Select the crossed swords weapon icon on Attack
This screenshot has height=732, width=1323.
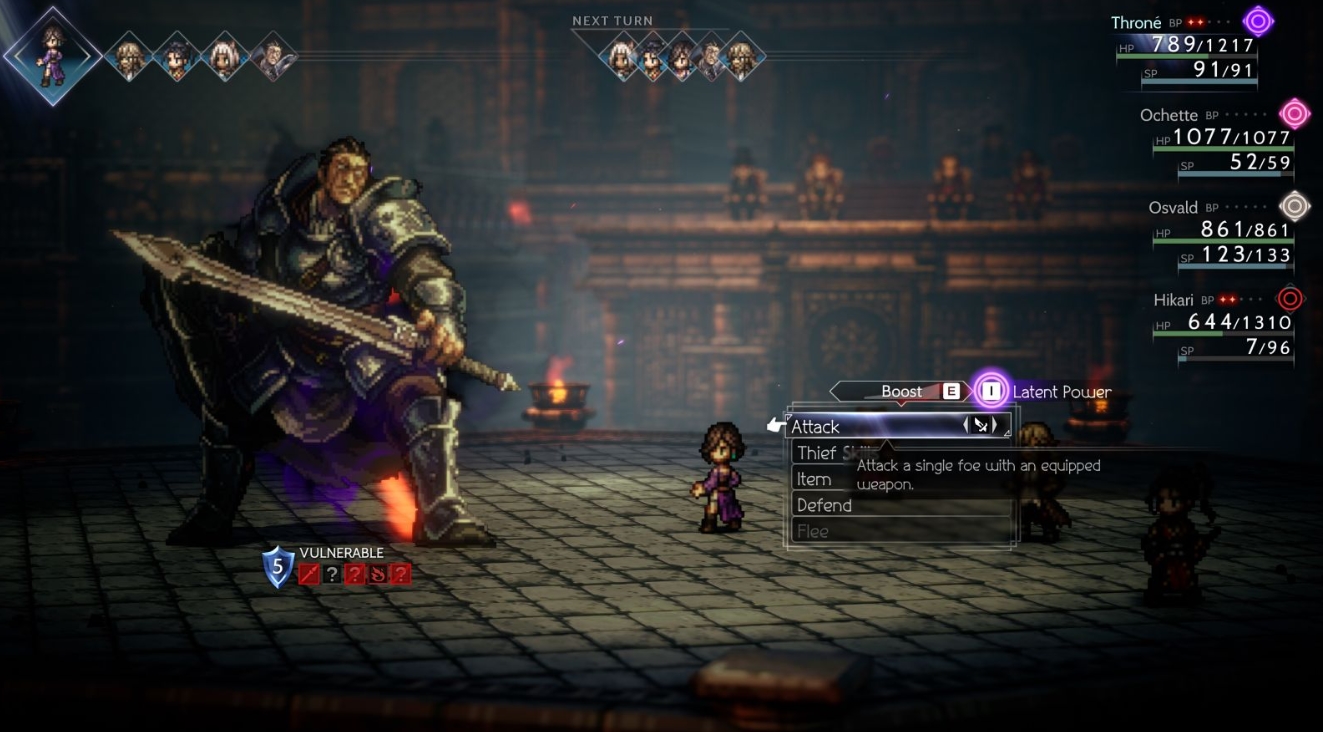[981, 427]
